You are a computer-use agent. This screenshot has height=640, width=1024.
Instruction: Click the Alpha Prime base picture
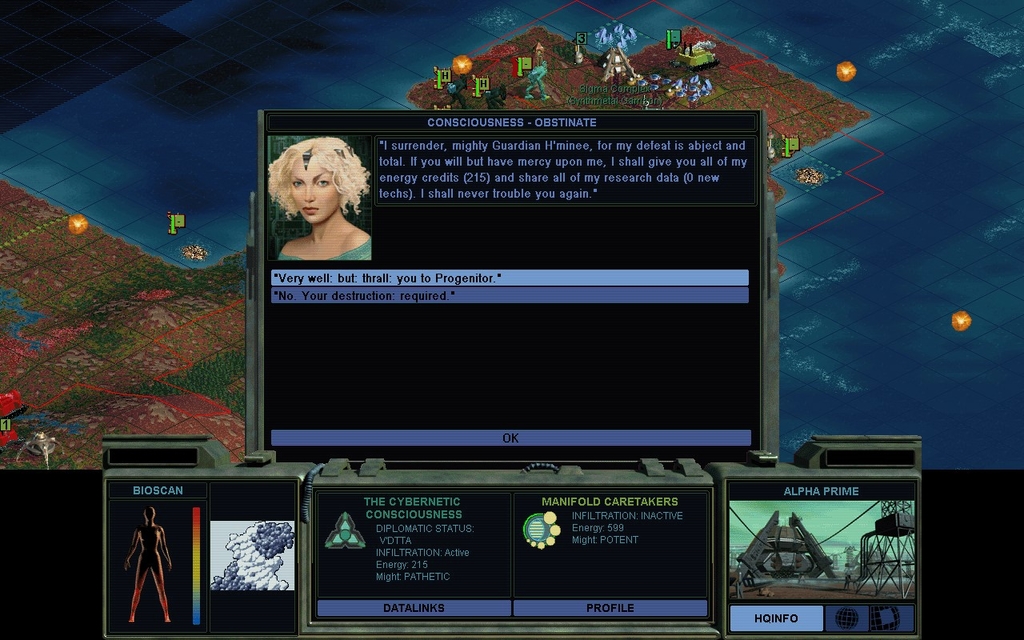click(x=820, y=549)
